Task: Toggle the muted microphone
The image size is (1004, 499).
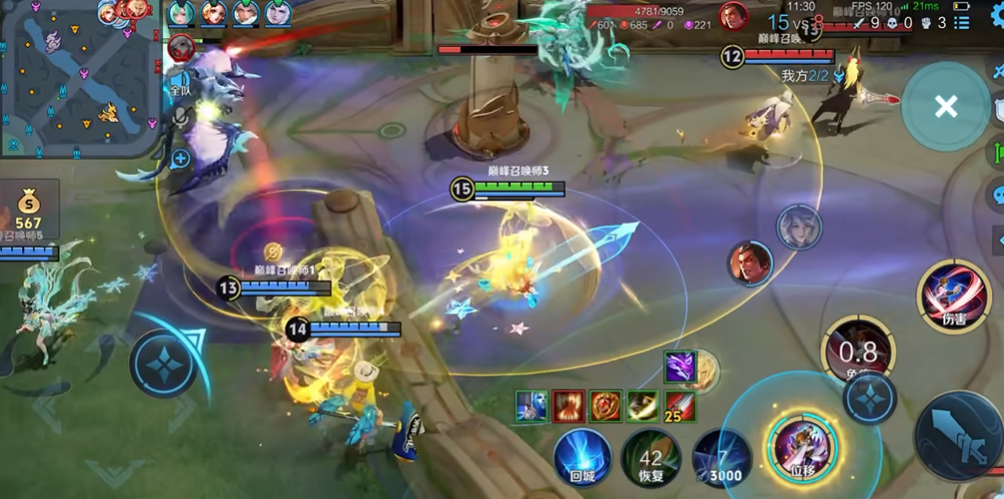Action: [x=181, y=118]
